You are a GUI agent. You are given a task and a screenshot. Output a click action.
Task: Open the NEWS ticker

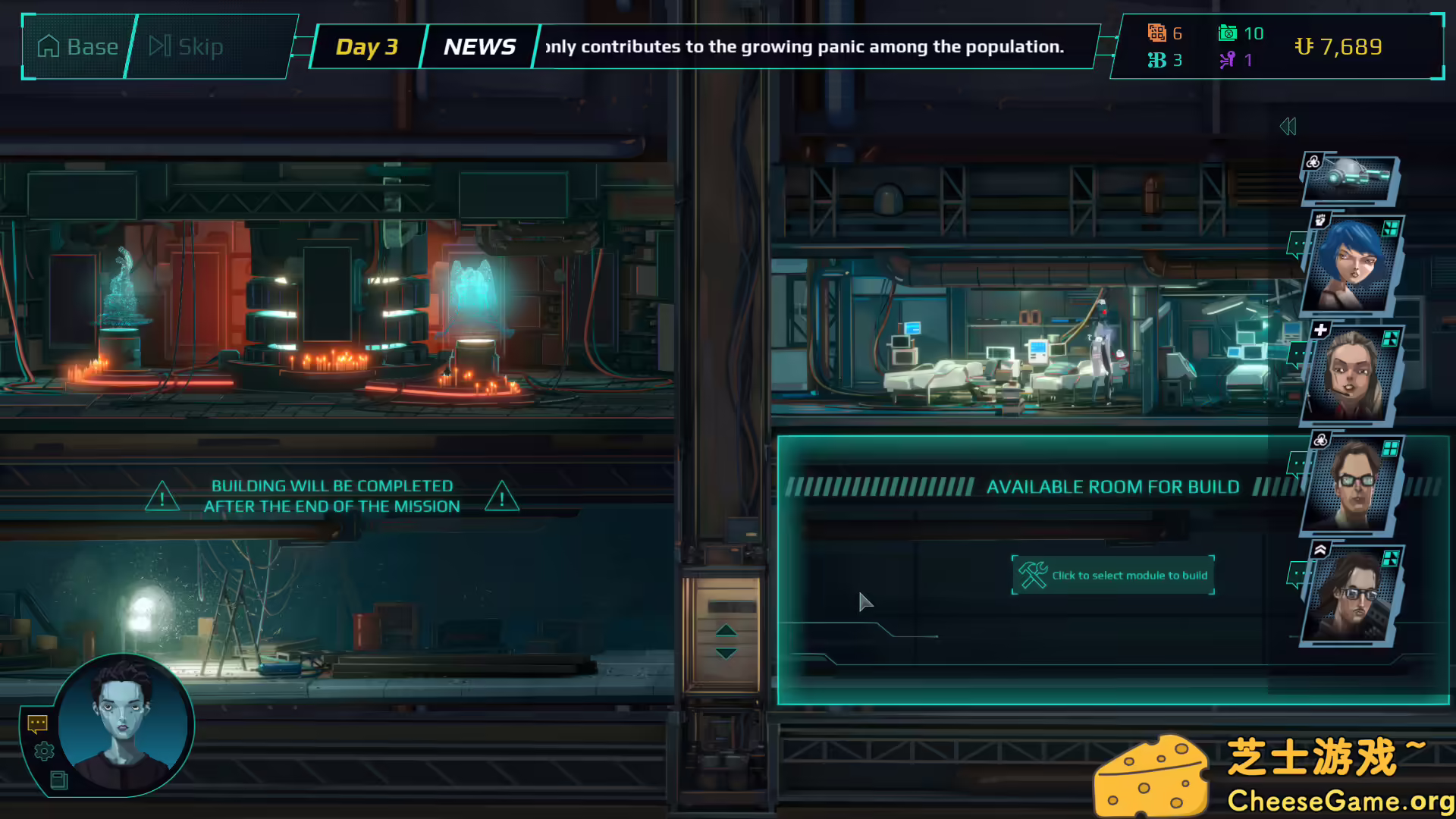[x=479, y=47]
